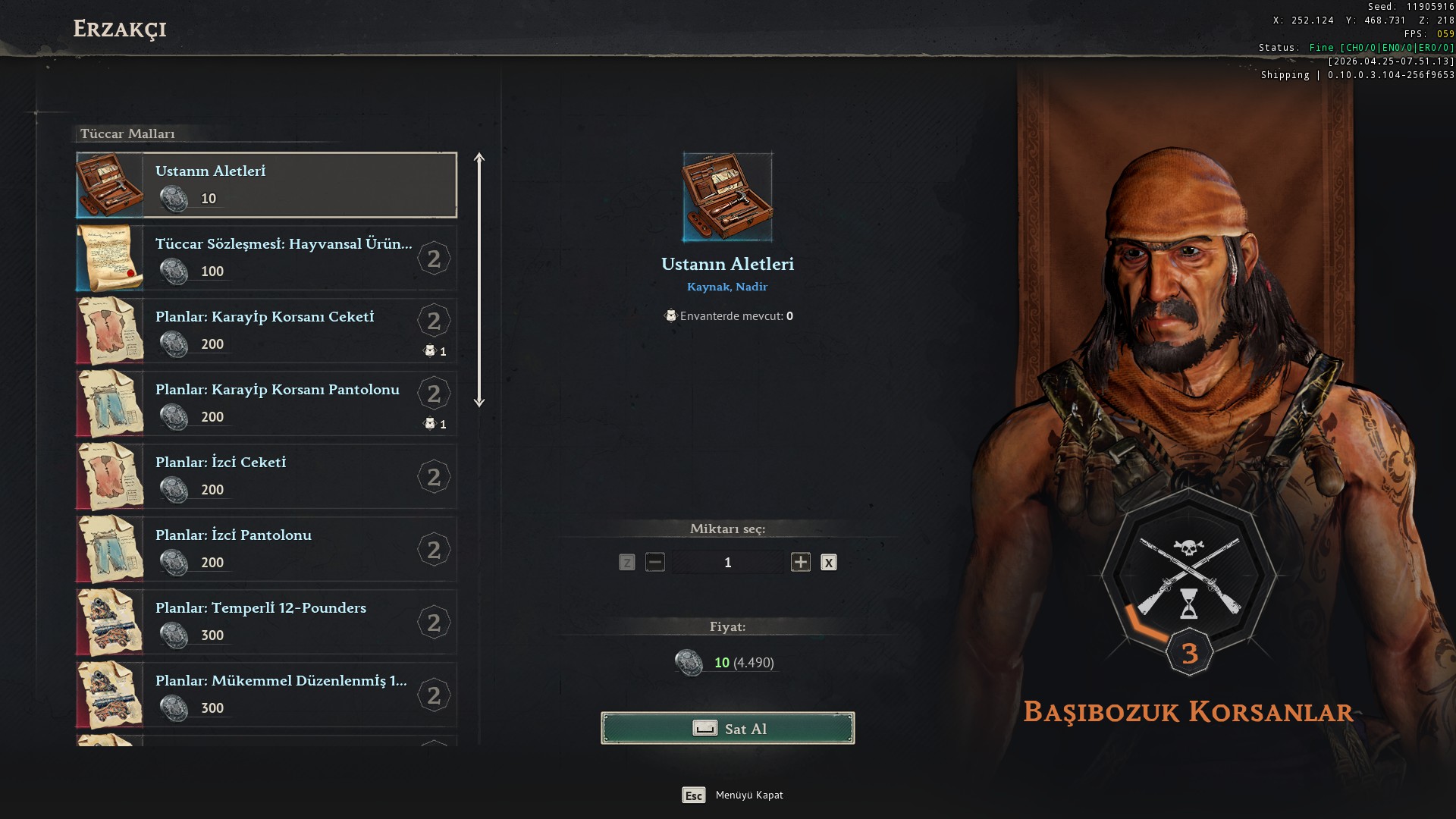Decrease purchase quantity with minus button

655,562
